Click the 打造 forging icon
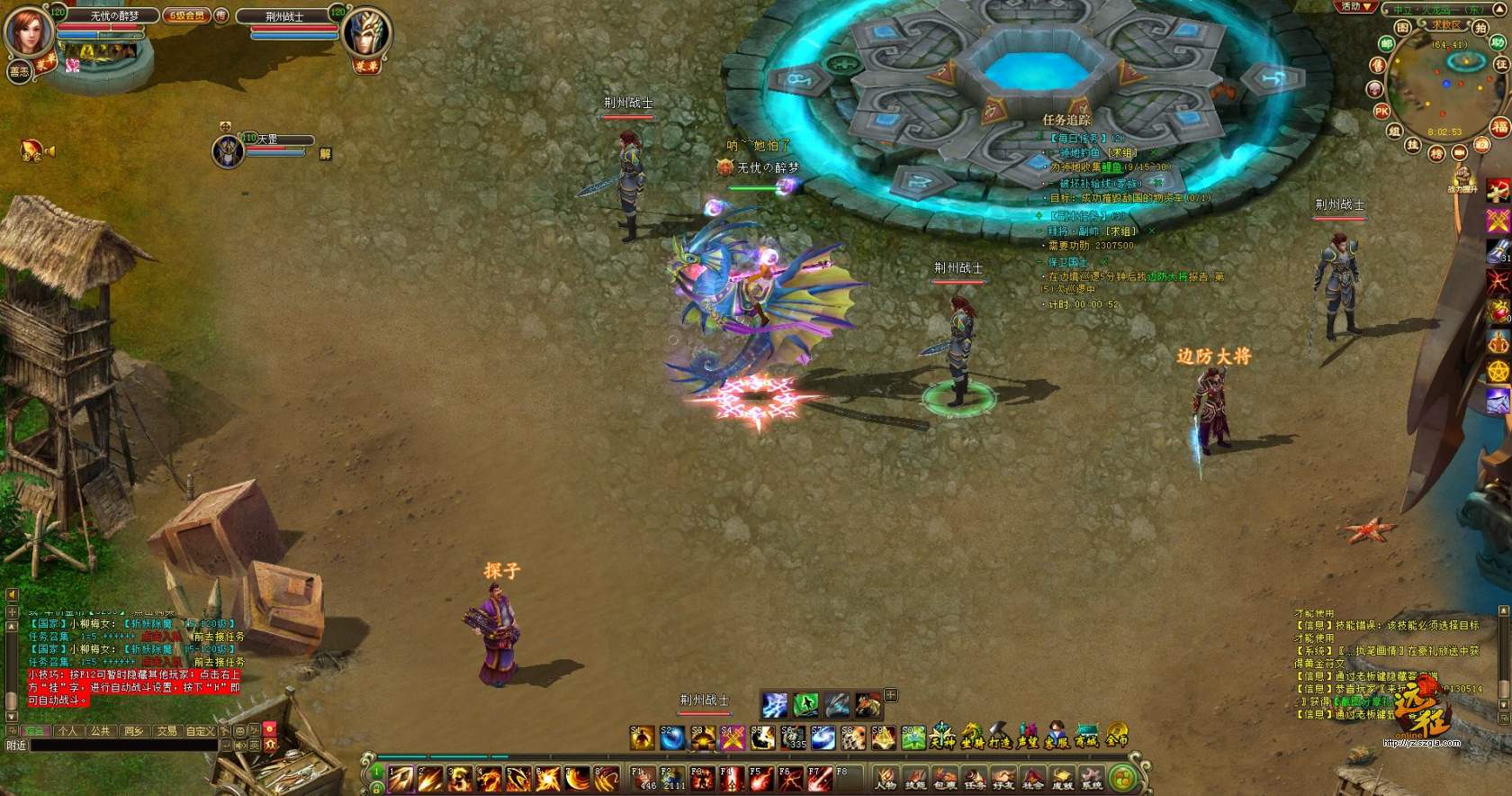 point(1000,737)
